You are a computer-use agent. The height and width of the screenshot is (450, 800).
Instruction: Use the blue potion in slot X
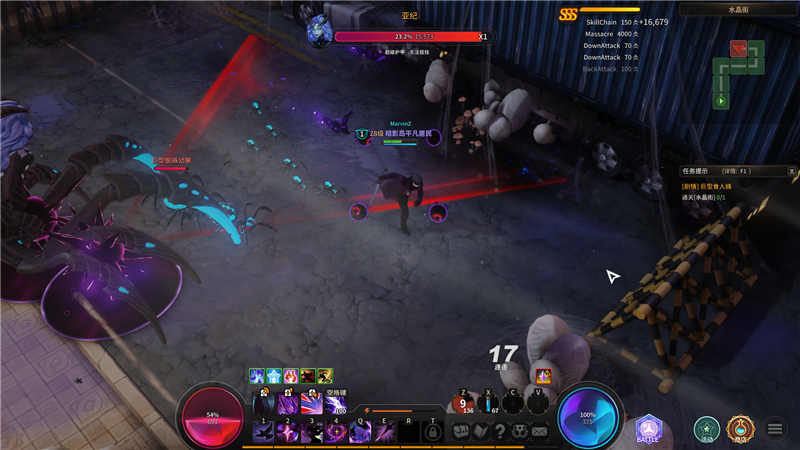489,404
